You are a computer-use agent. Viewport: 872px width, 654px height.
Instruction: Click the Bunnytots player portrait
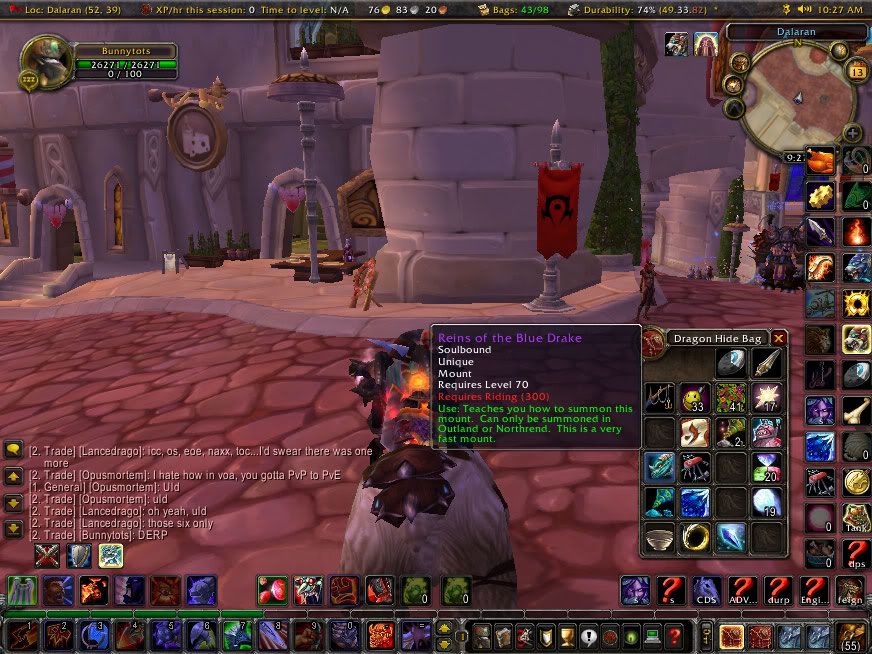click(44, 61)
